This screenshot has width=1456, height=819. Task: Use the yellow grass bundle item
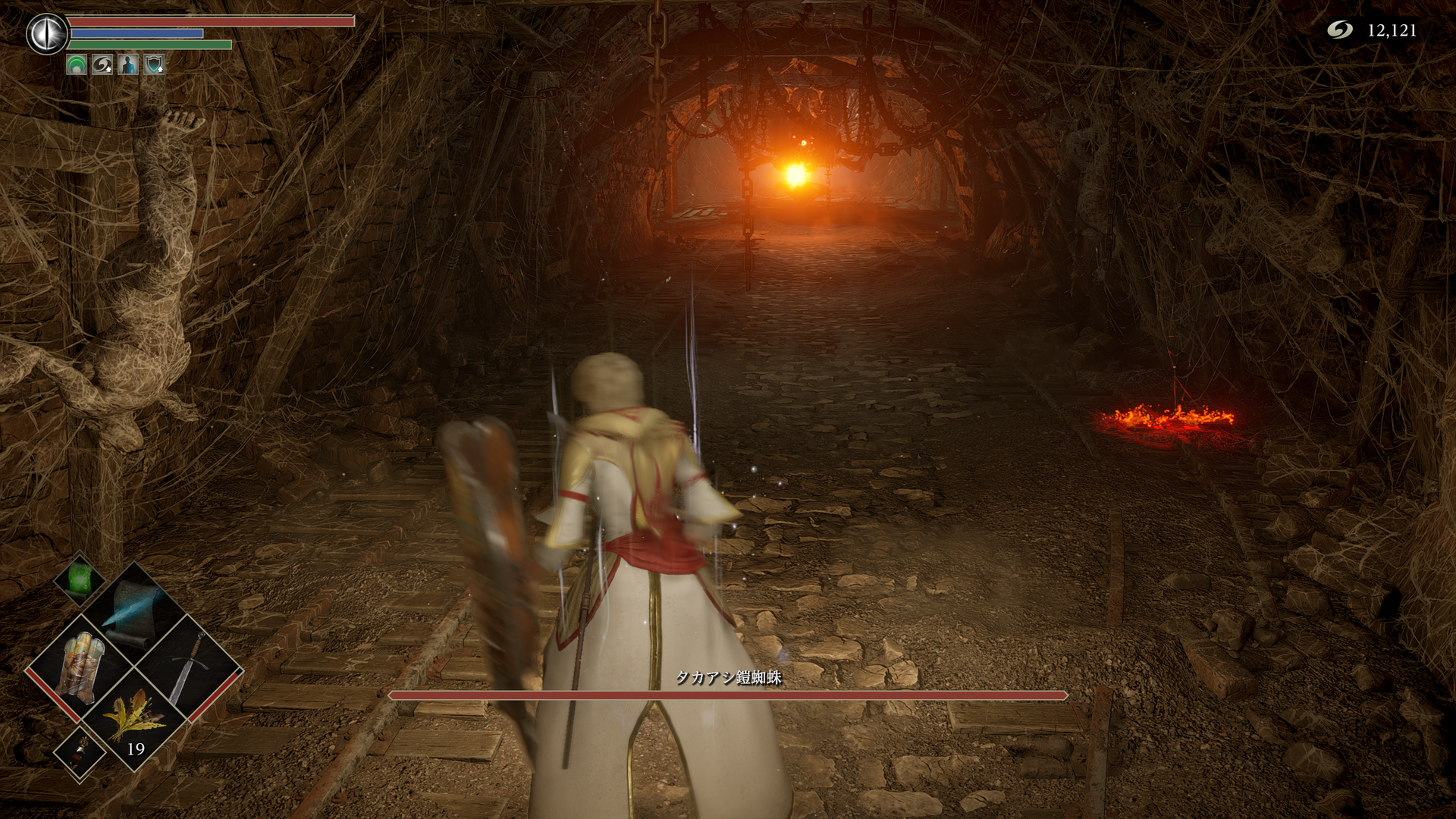pyautogui.click(x=135, y=718)
